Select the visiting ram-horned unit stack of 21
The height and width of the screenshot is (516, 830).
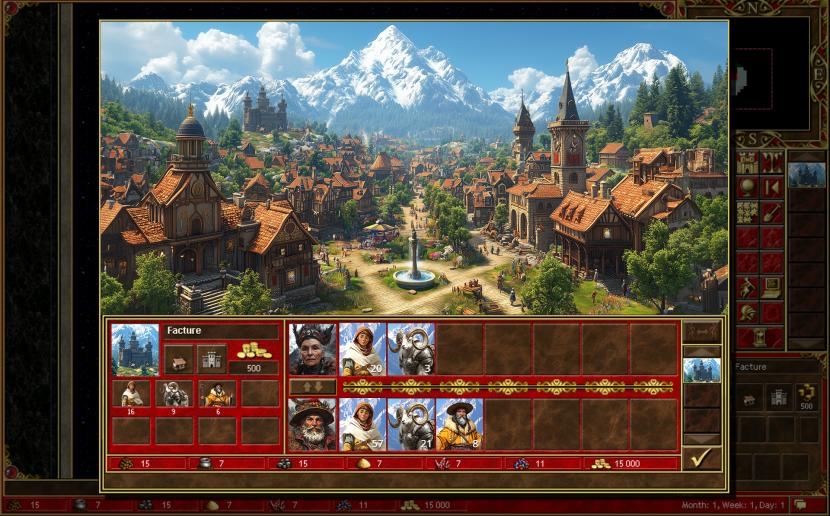point(410,424)
